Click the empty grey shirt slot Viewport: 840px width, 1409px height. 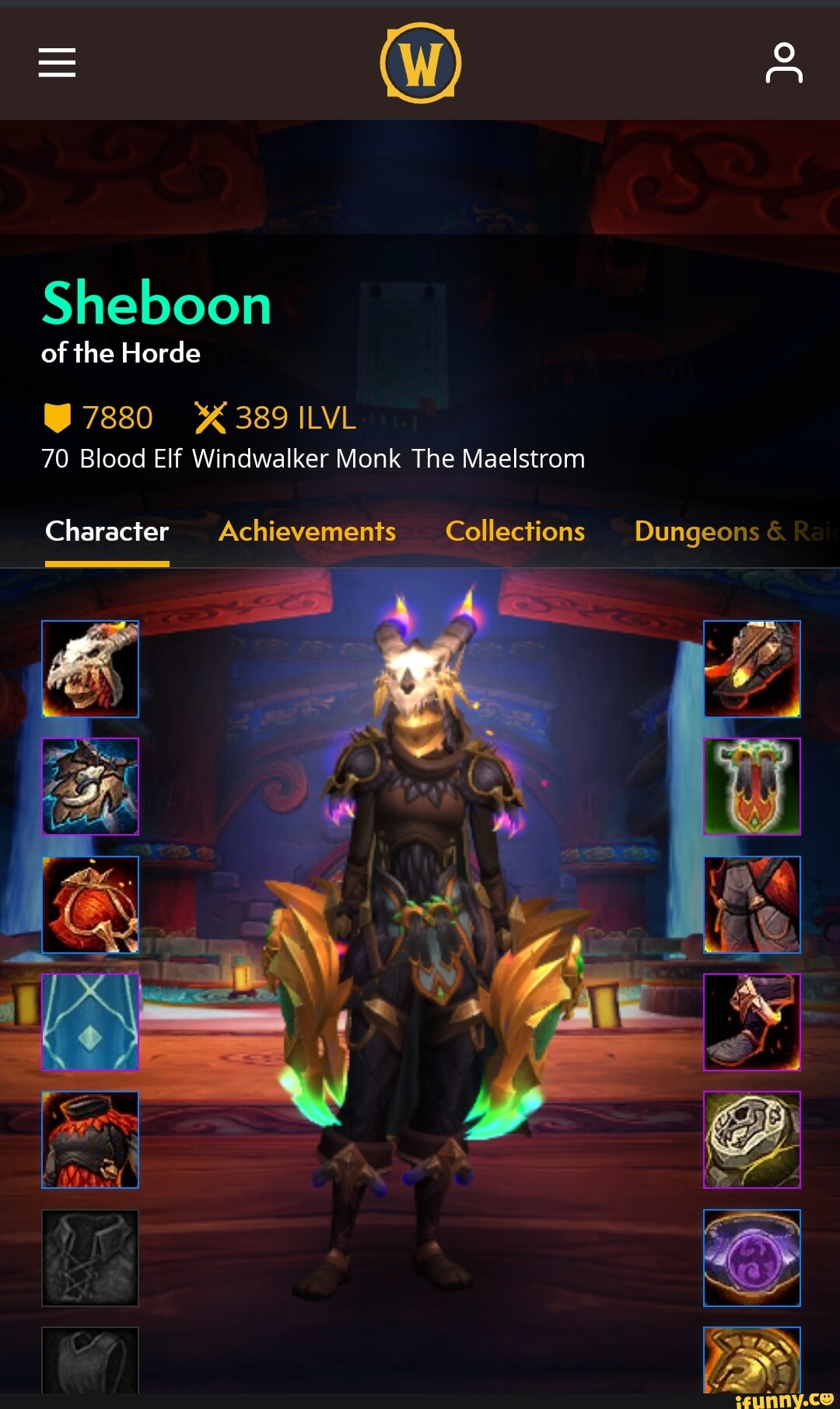pos(90,1258)
